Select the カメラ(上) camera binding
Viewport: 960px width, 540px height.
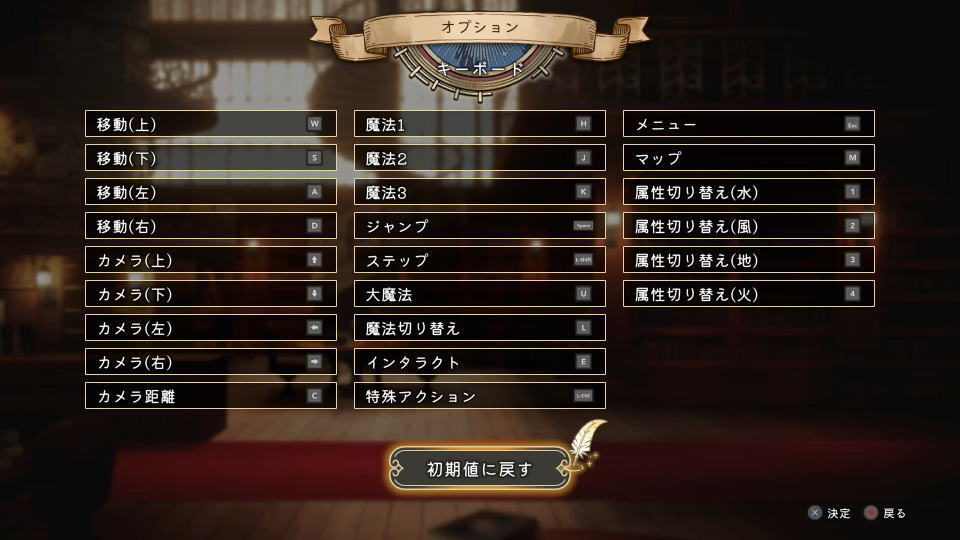210,260
